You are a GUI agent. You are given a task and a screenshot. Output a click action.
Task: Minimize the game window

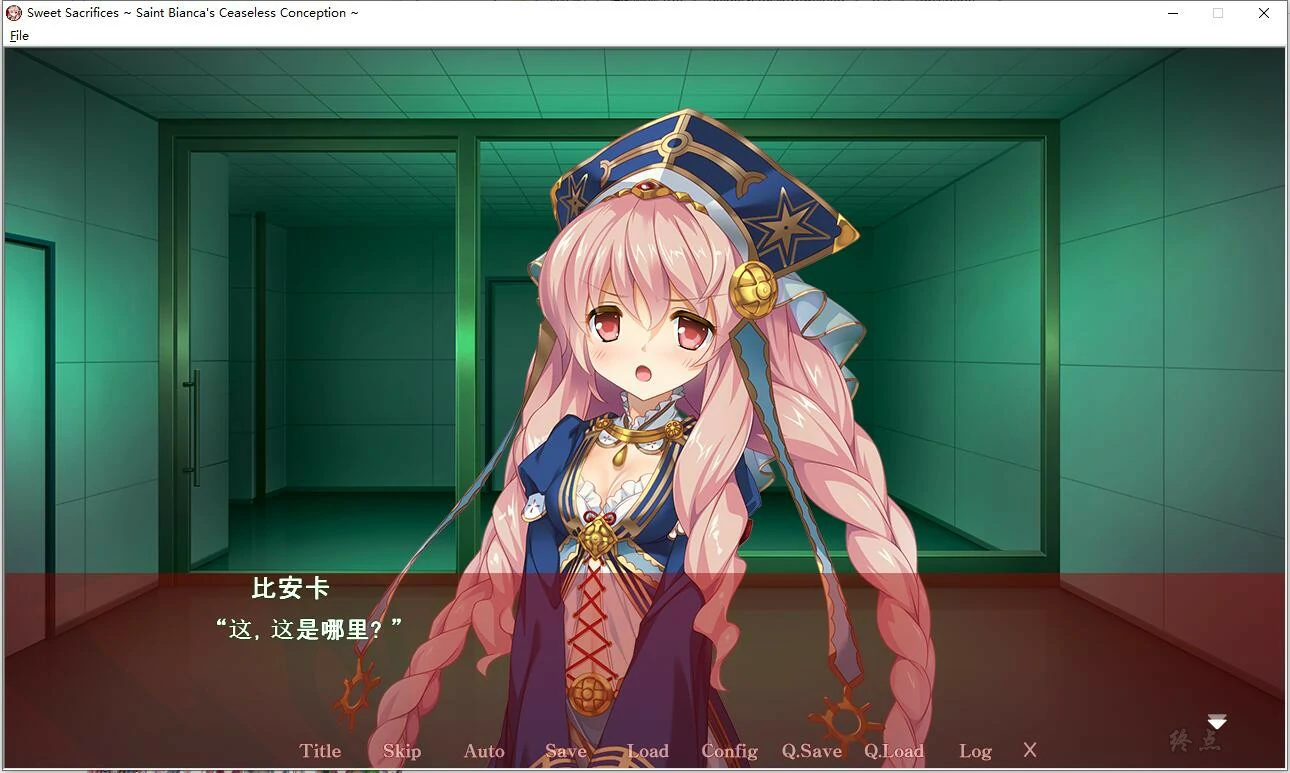point(1171,13)
